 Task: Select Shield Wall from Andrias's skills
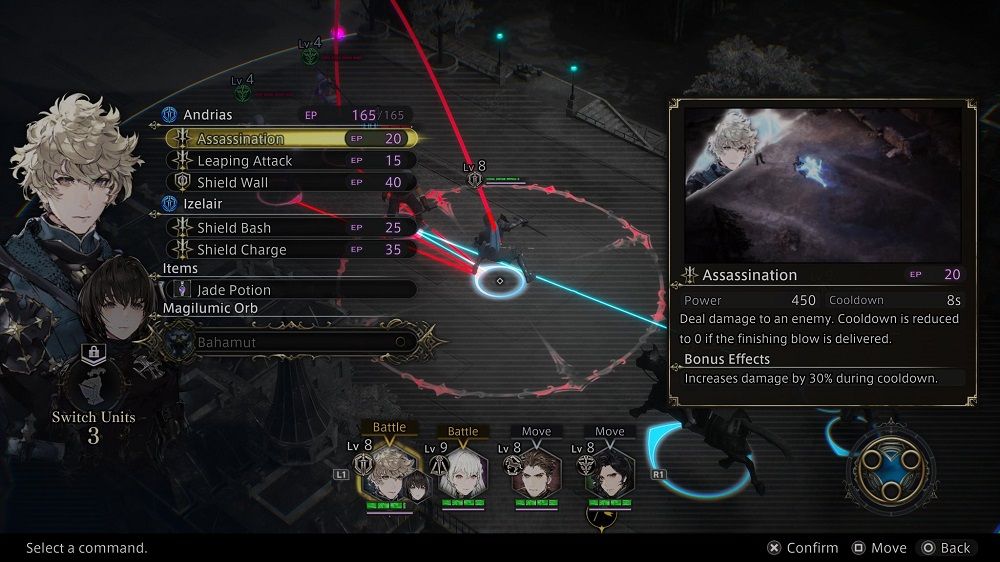290,183
